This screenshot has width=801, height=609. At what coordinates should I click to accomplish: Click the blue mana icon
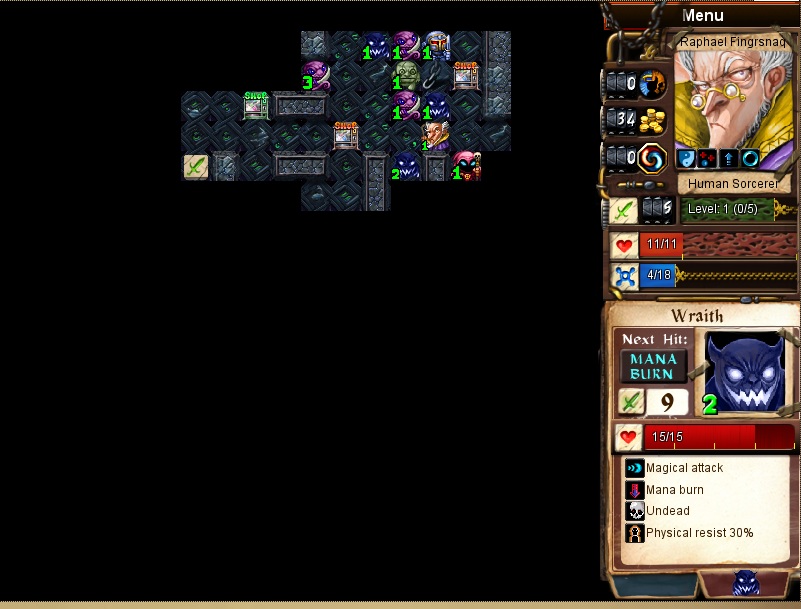point(625,277)
